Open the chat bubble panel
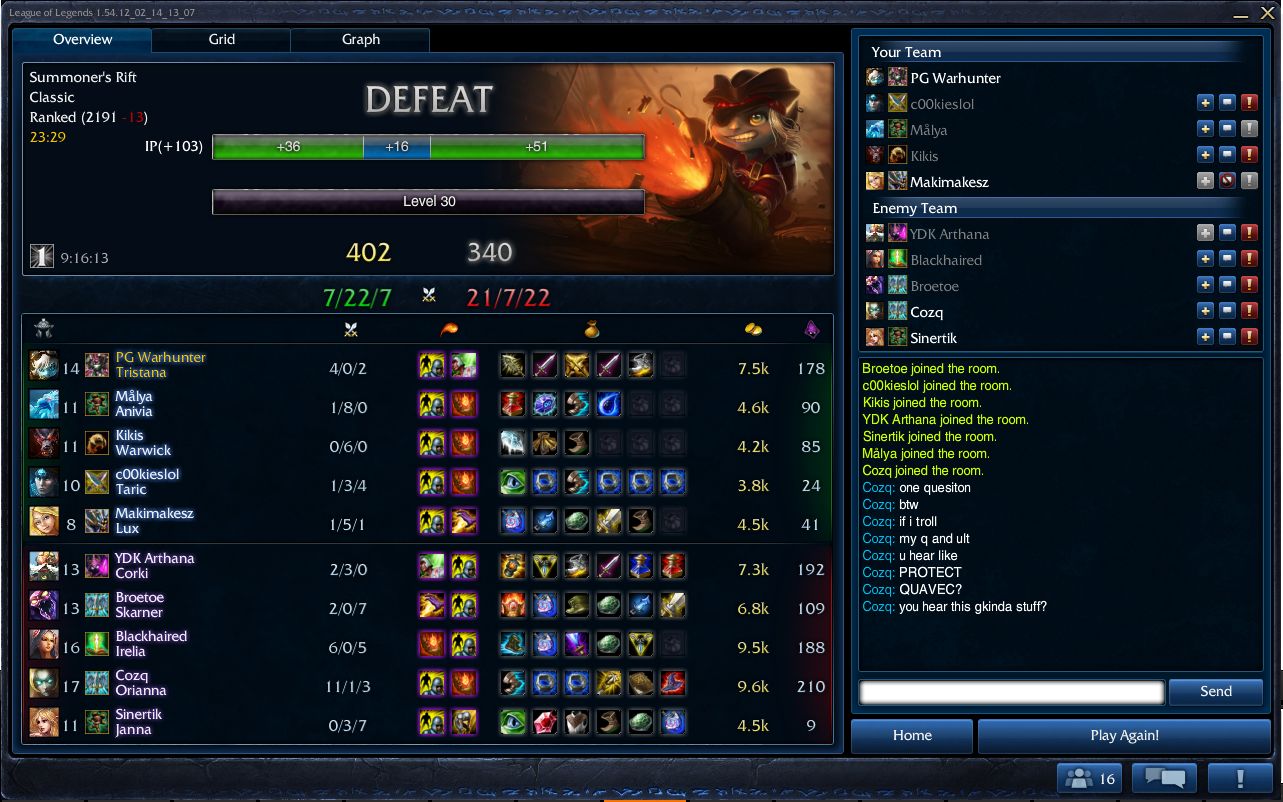The image size is (1283, 802). click(1165, 778)
